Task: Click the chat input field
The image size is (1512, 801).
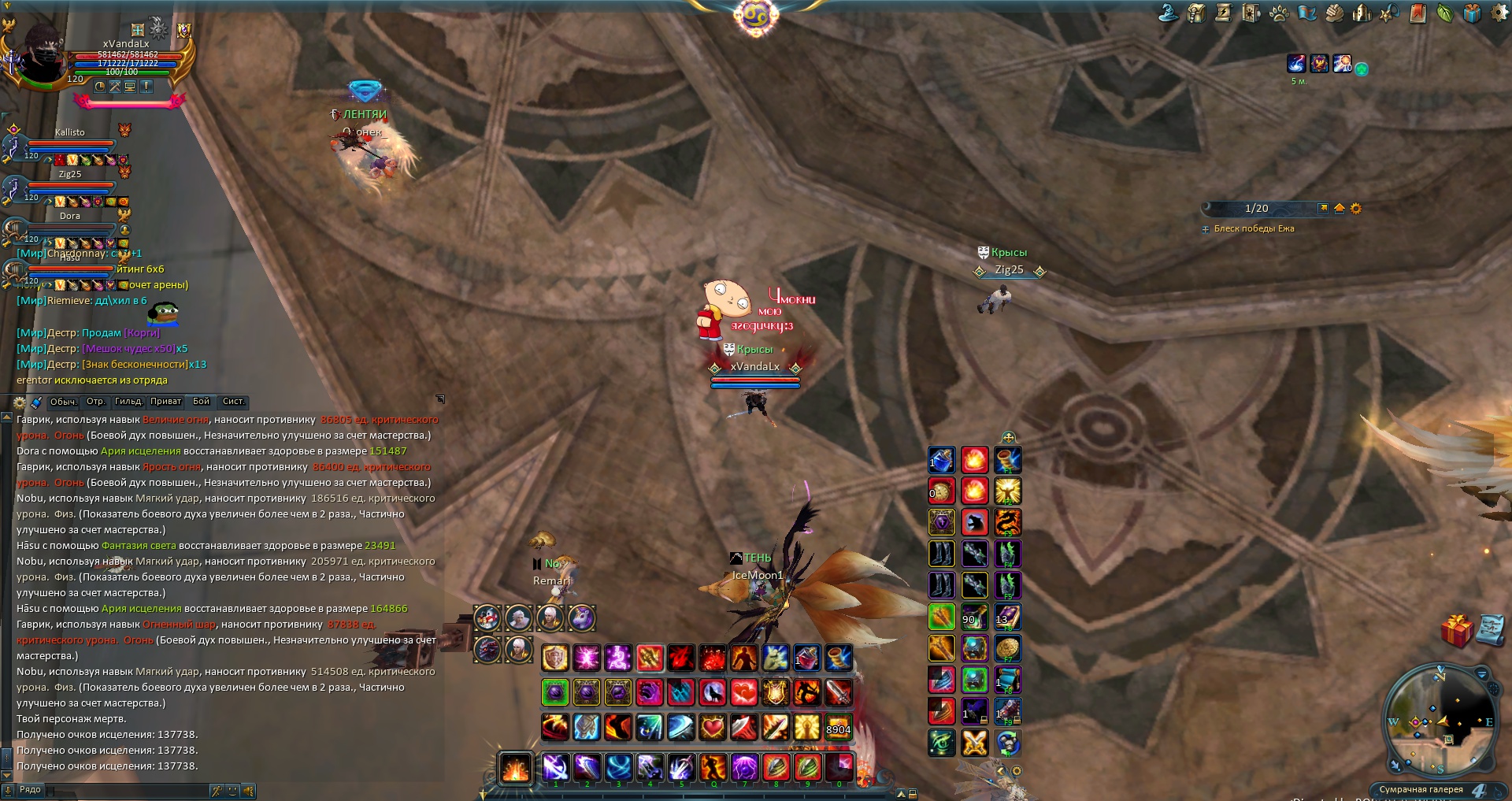Action: (x=126, y=790)
